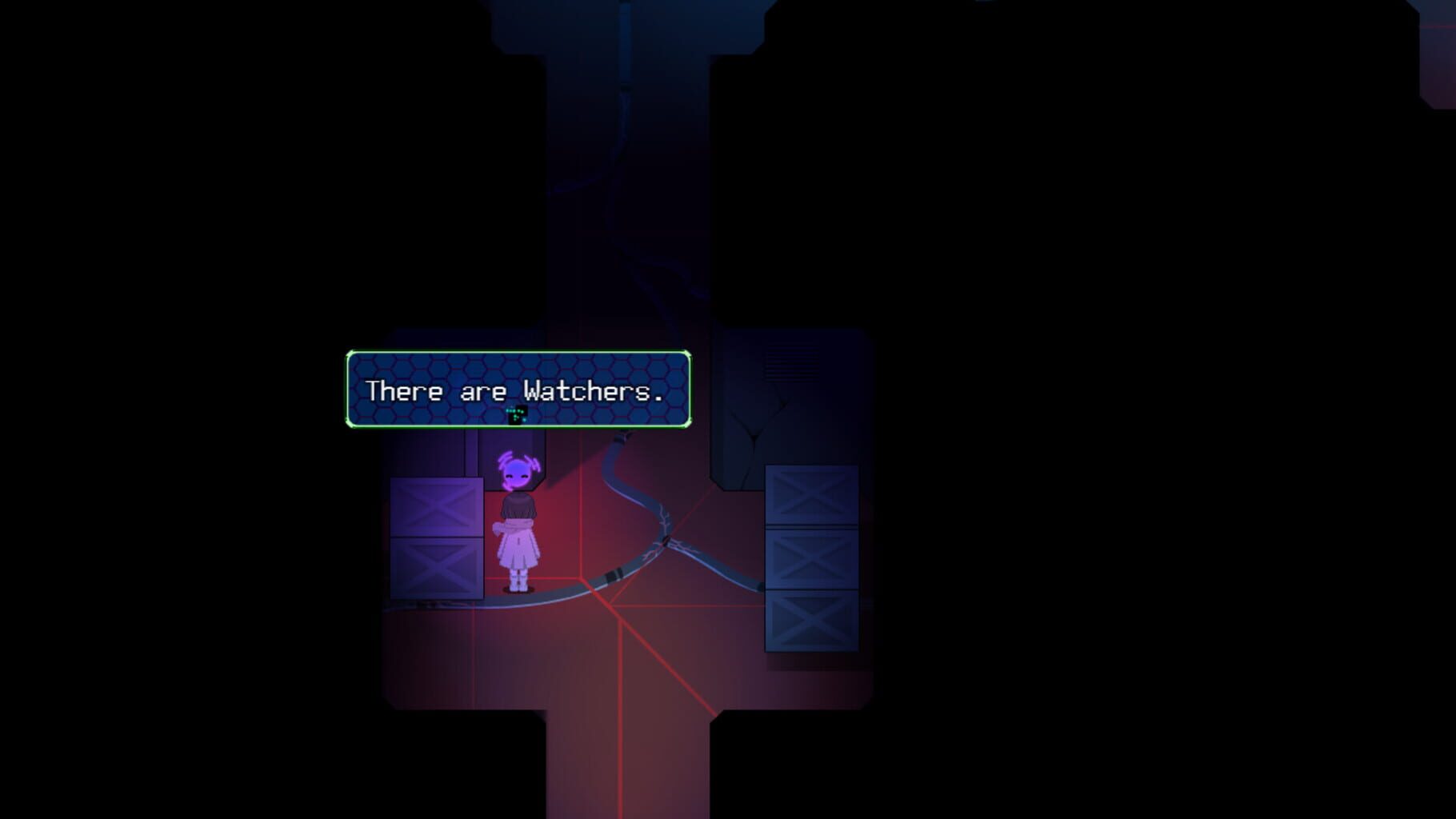This screenshot has width=1456, height=819.
Task: Click the frayed cable split with exposed wires
Action: 664,528
